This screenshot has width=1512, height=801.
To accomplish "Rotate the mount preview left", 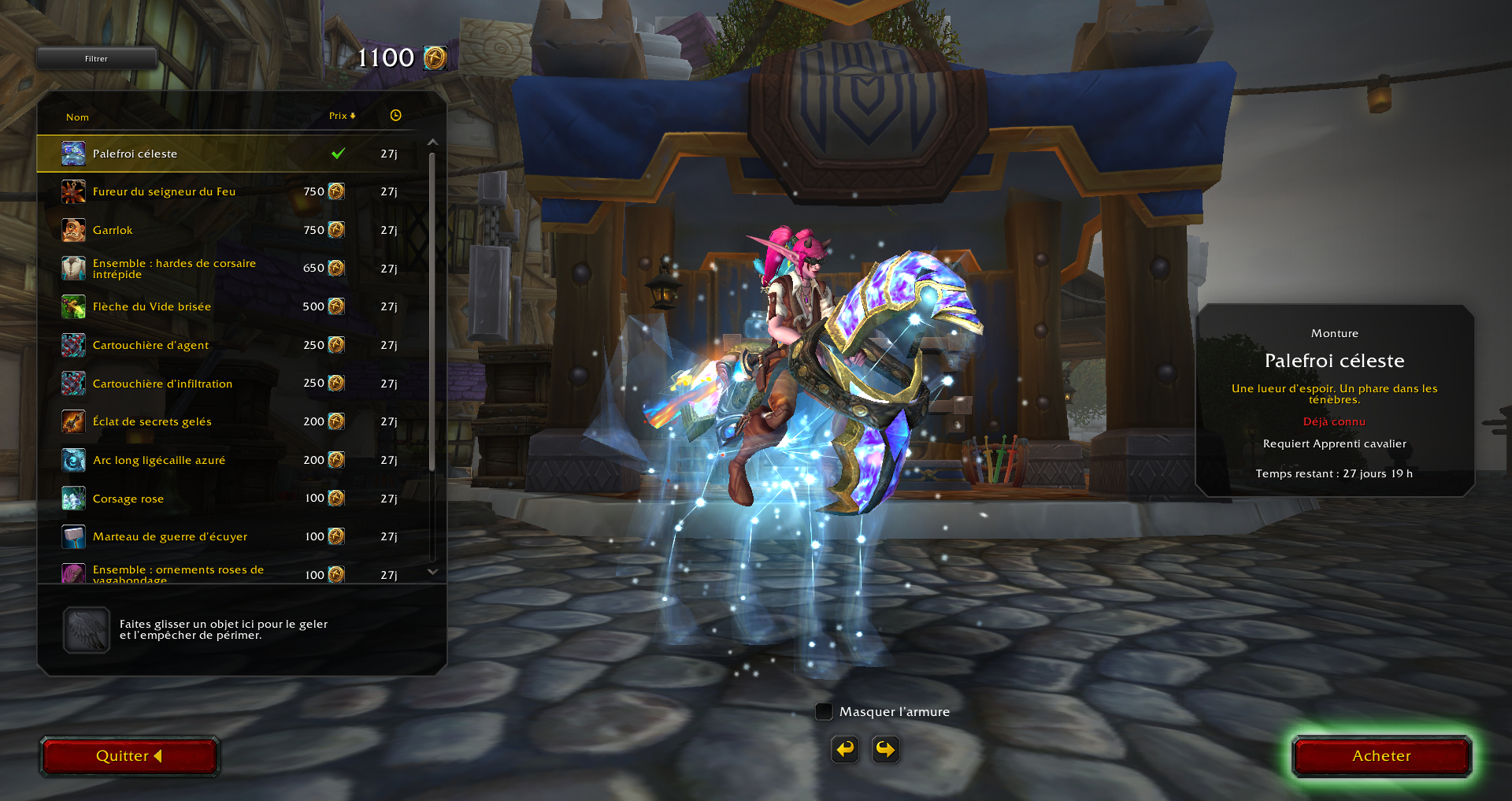I will coord(845,749).
